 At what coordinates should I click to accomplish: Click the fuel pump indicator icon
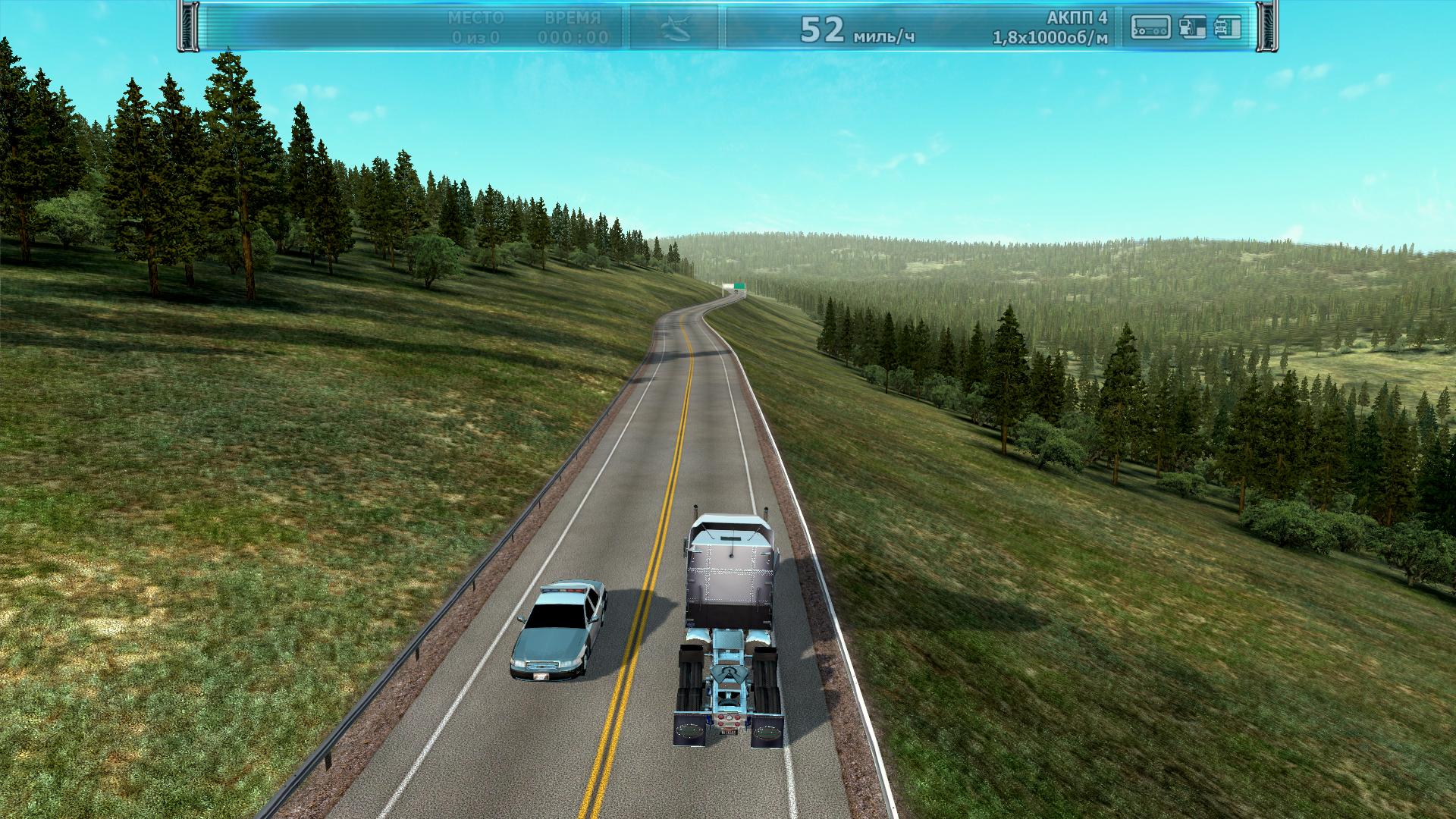point(1193,28)
